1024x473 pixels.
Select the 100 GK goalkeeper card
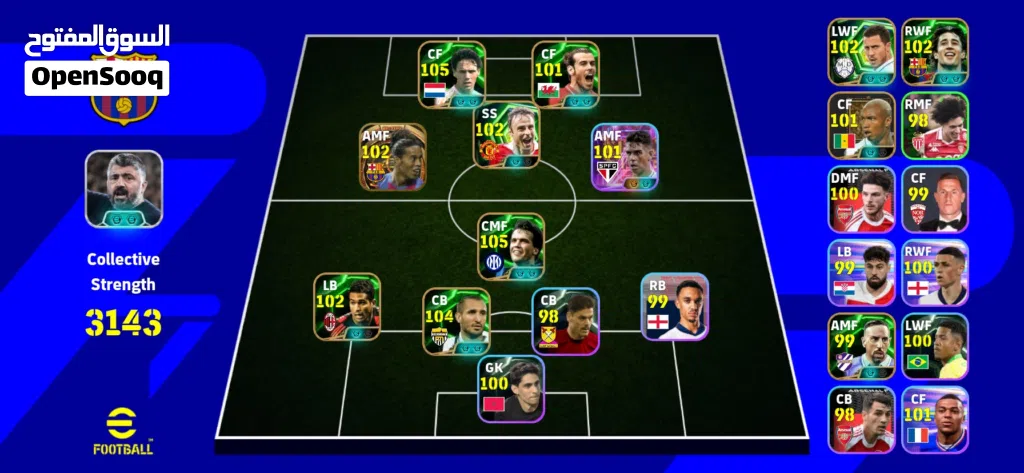[x=511, y=389]
